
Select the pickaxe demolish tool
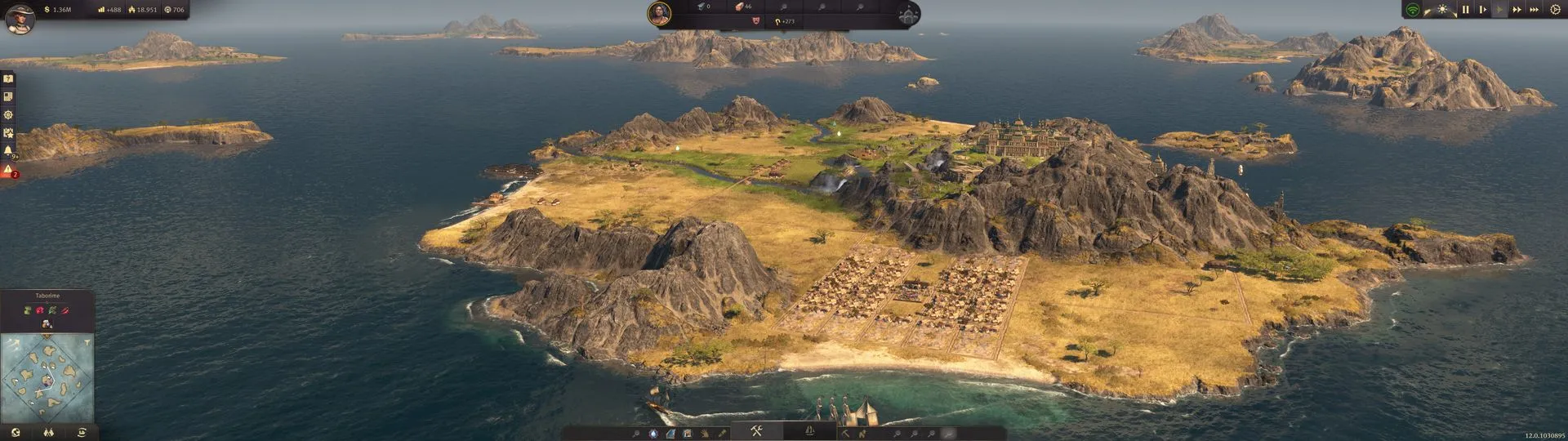tap(845, 433)
